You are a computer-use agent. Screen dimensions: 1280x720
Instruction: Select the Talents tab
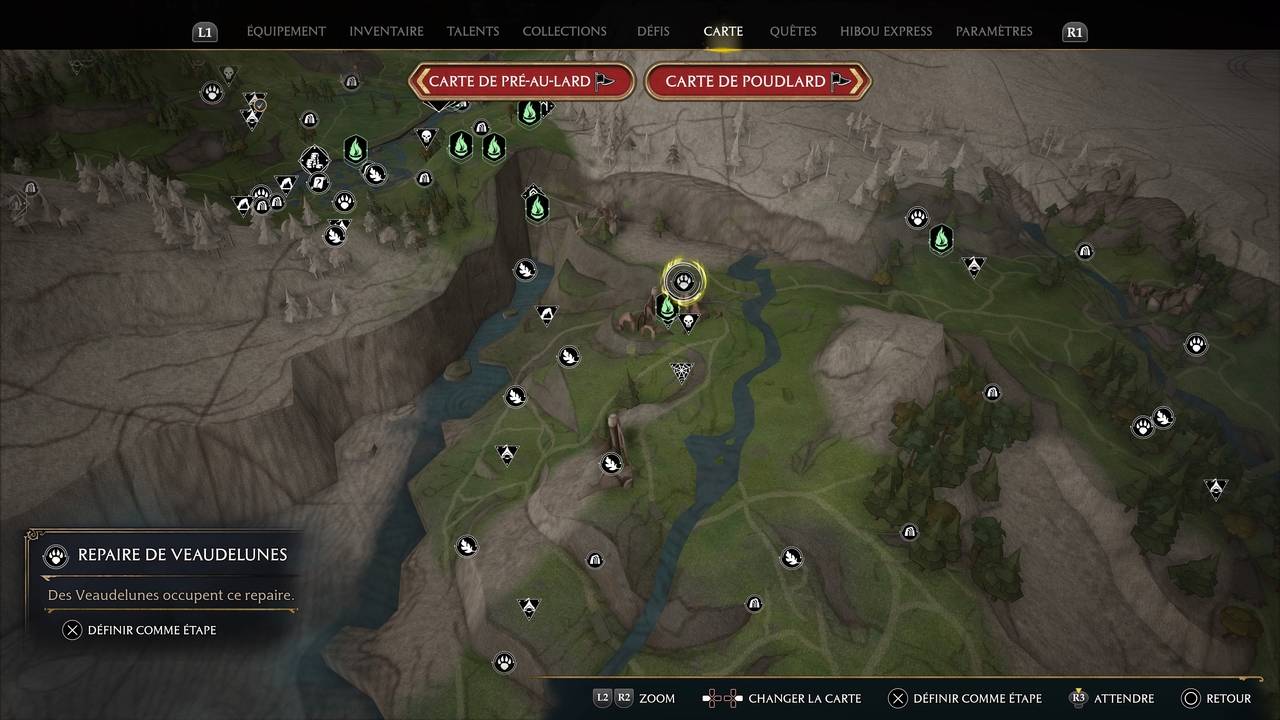coord(473,31)
